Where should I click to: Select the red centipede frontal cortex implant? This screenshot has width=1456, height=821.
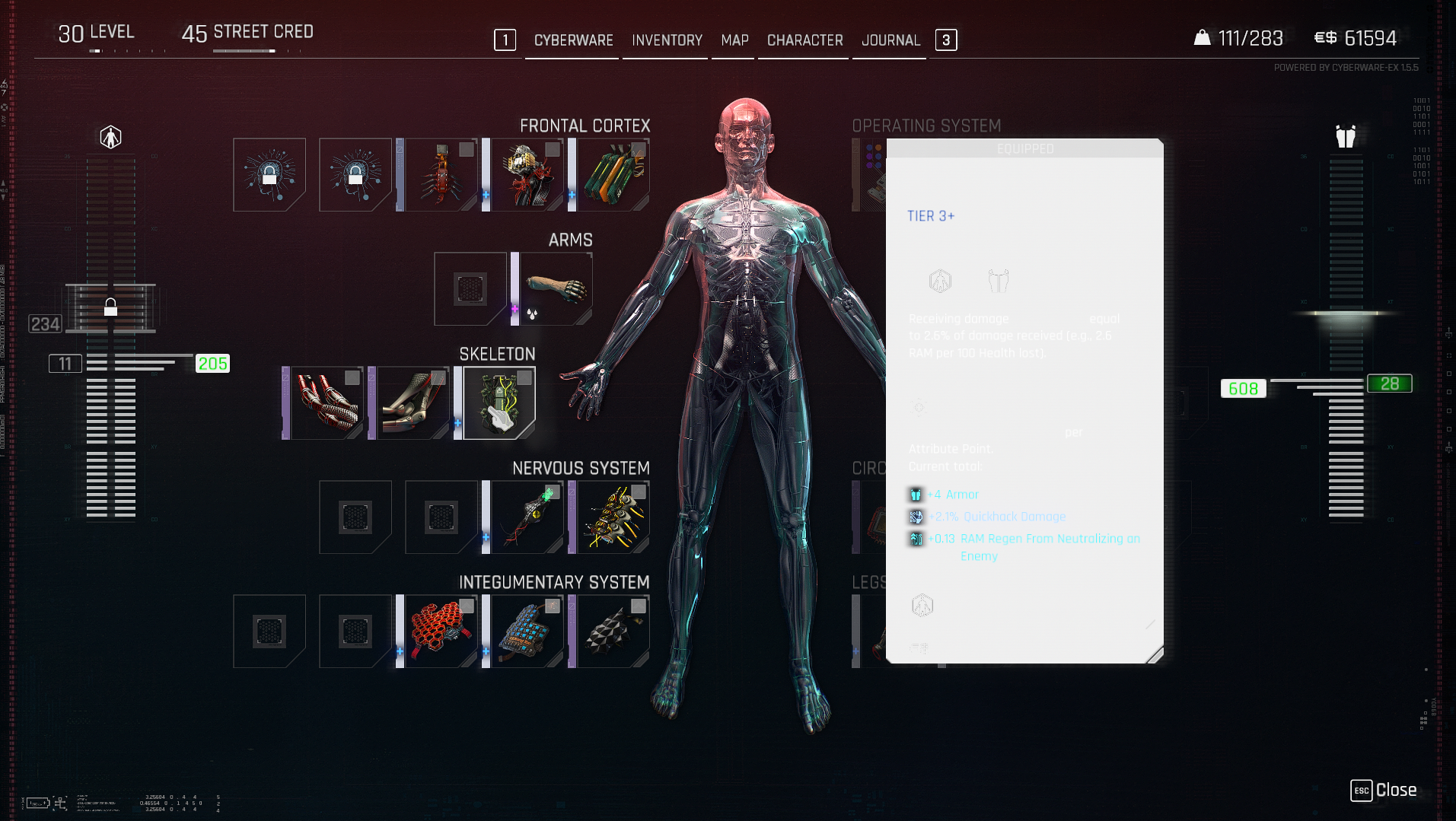(x=441, y=175)
